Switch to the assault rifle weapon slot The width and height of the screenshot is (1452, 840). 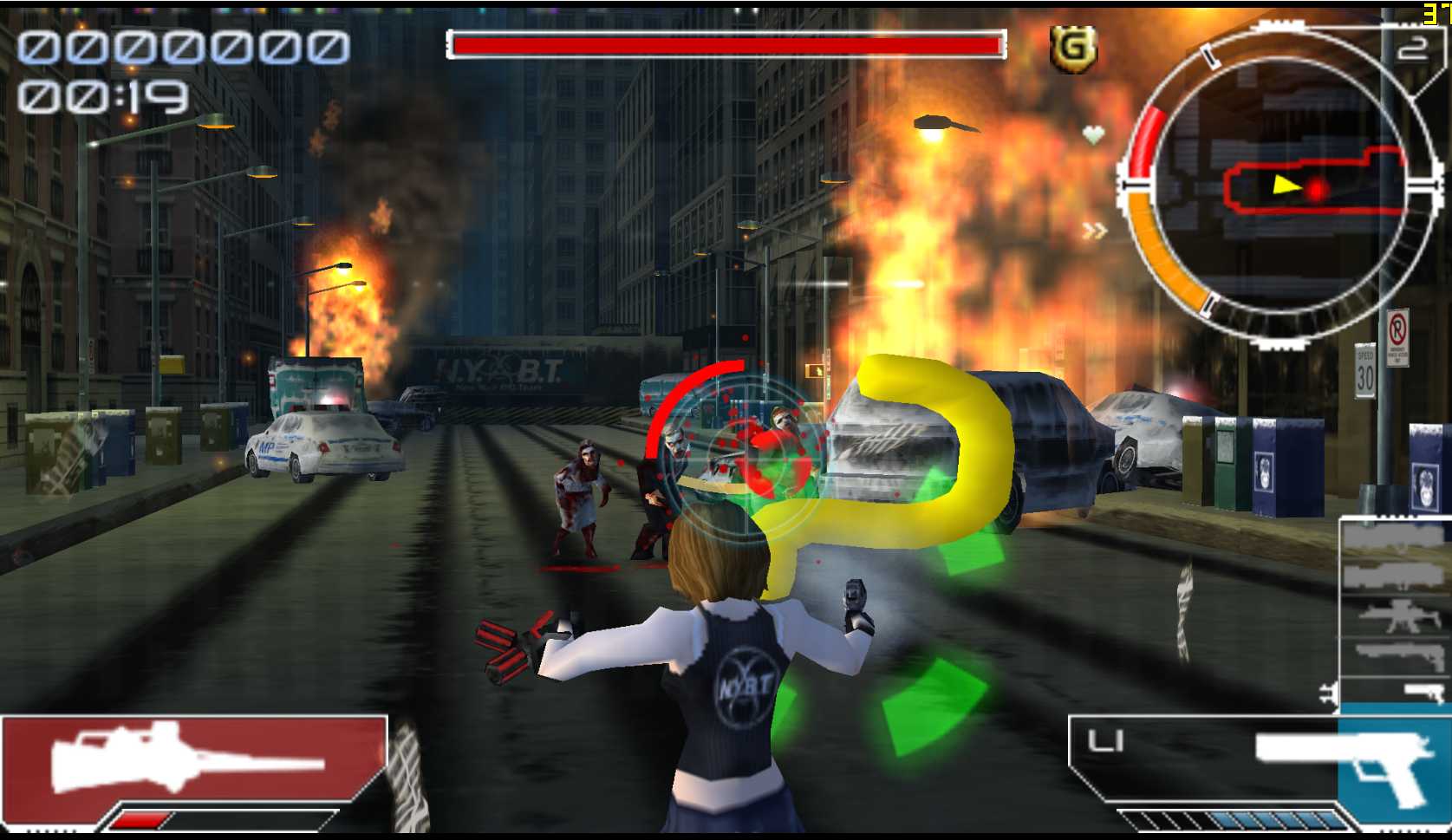point(1394,616)
